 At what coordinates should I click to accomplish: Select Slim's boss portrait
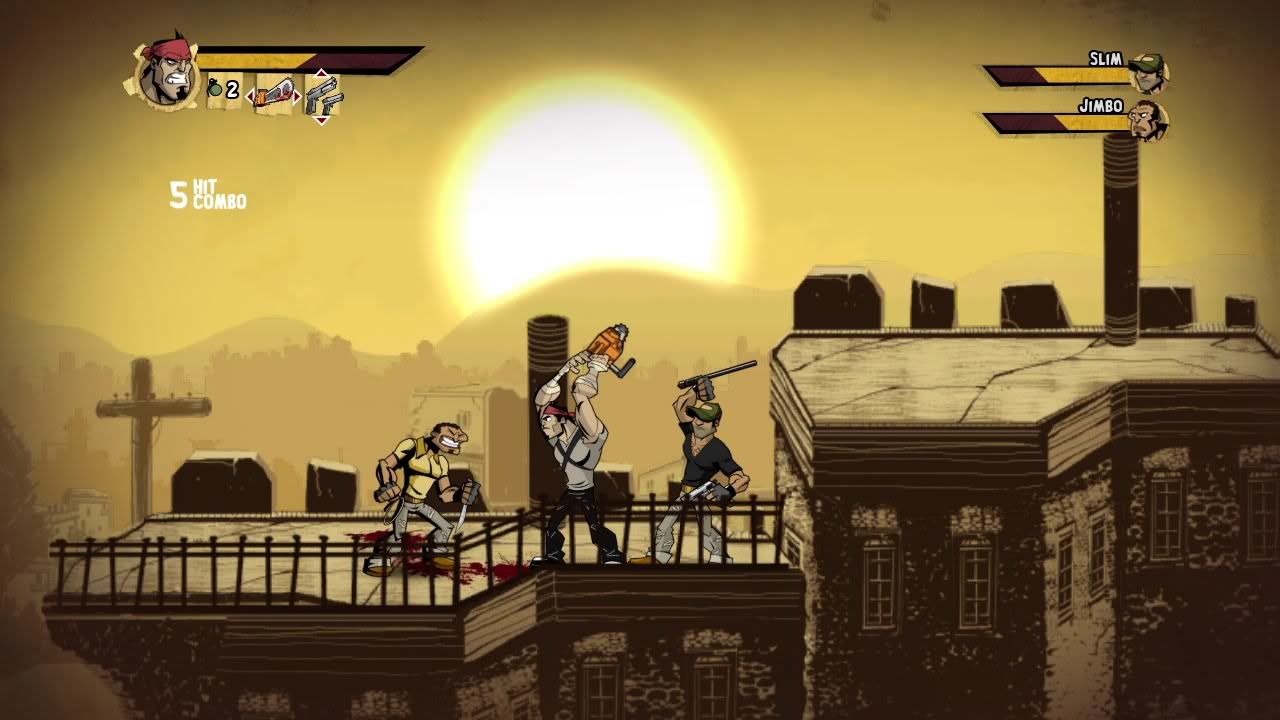[1148, 72]
